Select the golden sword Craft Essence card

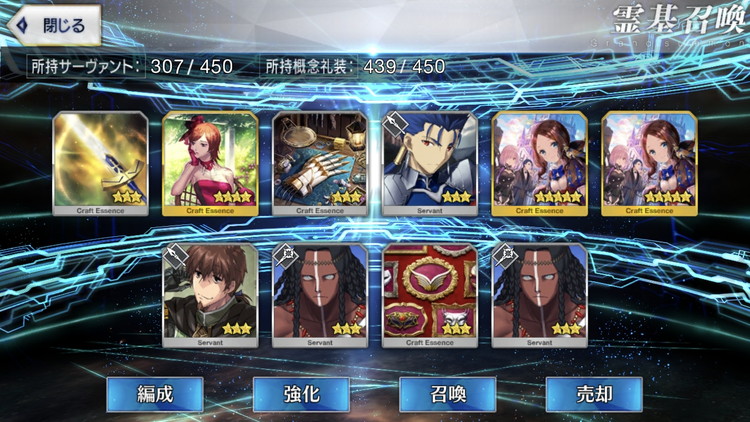pyautogui.click(x=100, y=162)
